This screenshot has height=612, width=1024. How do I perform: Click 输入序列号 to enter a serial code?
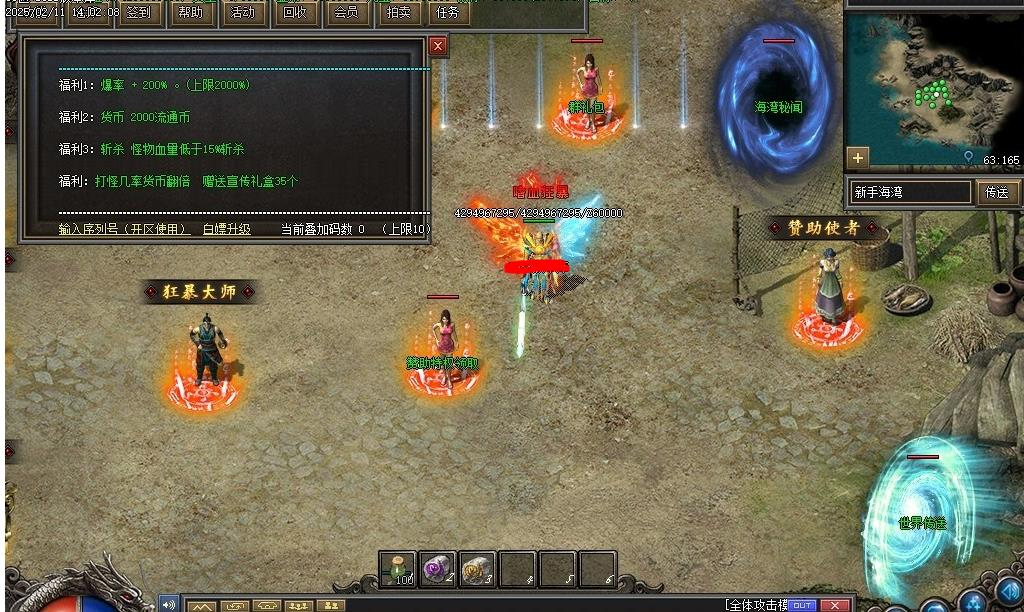[124, 229]
